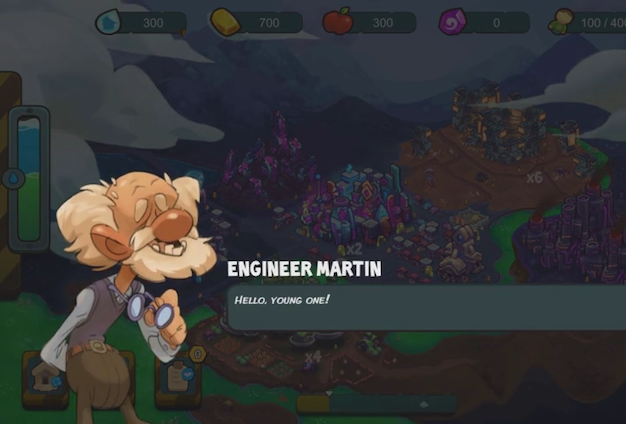This screenshot has height=424, width=626.
Task: Open the house build menu button
Action: pyautogui.click(x=45, y=378)
